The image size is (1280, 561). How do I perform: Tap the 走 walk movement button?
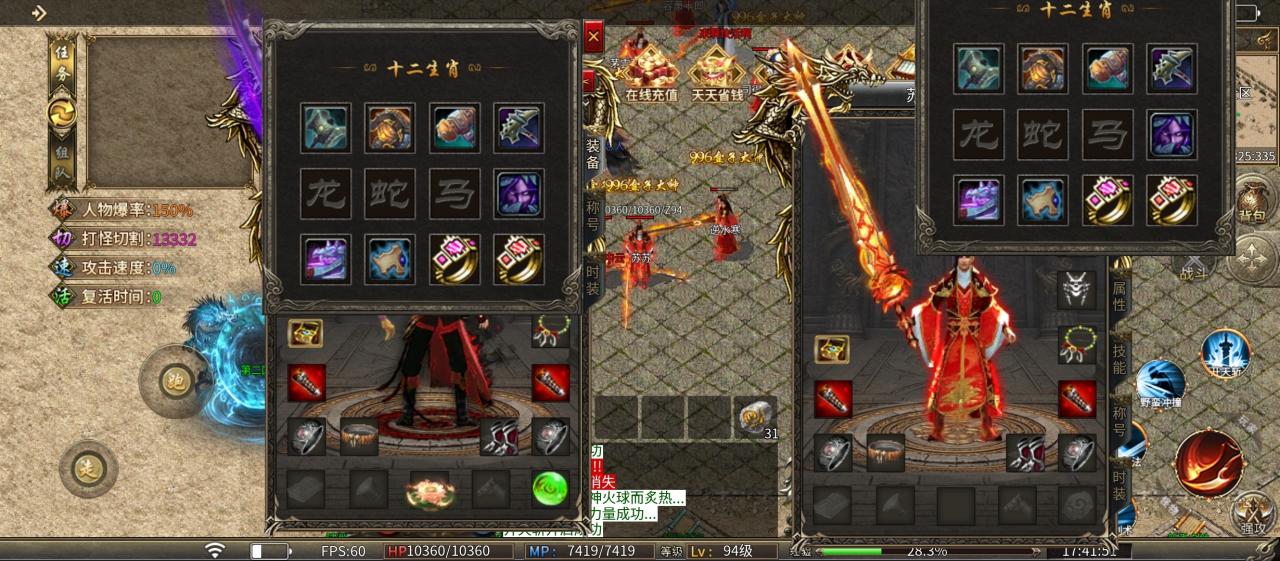[x=88, y=468]
